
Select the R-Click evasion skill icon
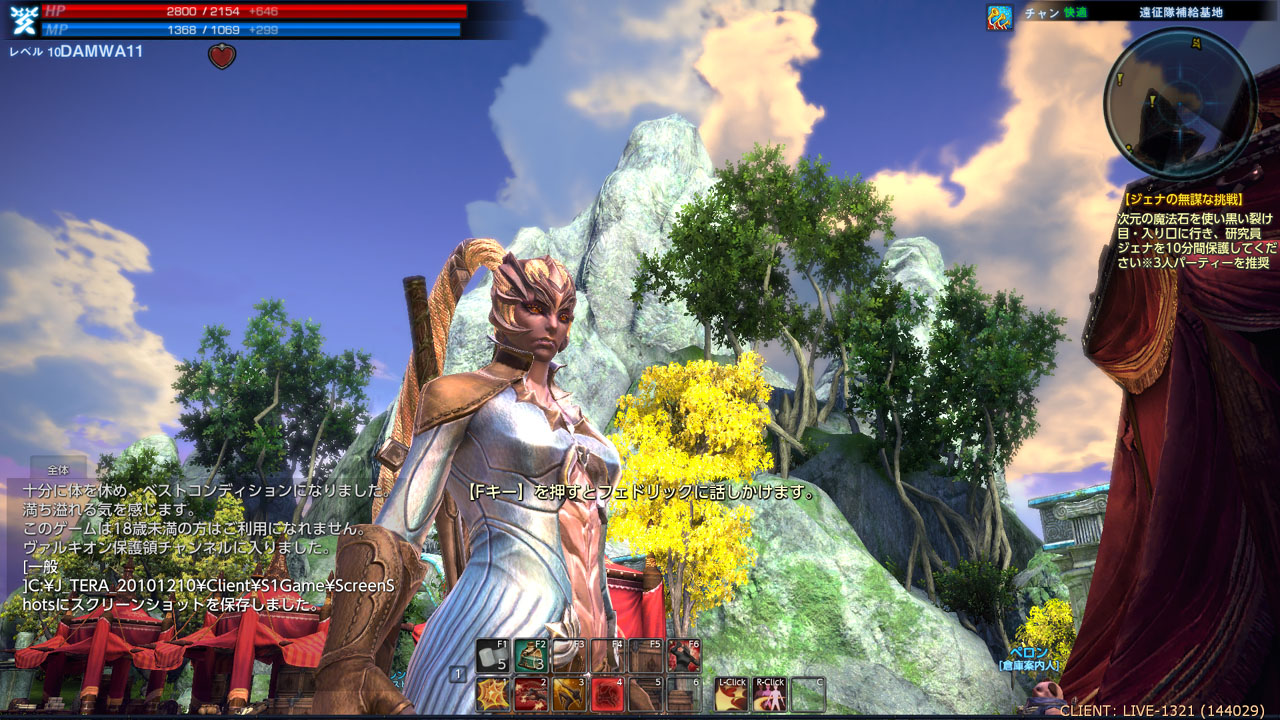[770, 694]
